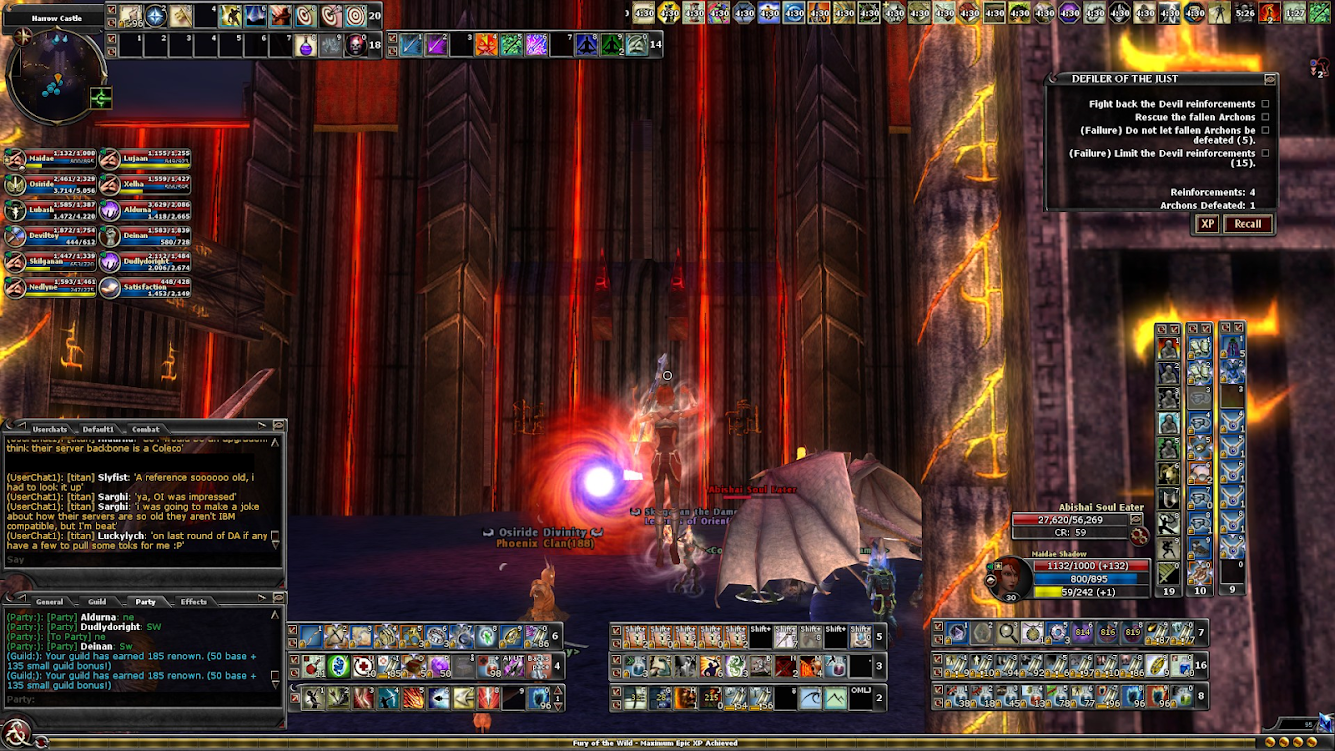
Task: Click the green icon beside the minimap
Action: coord(100,98)
